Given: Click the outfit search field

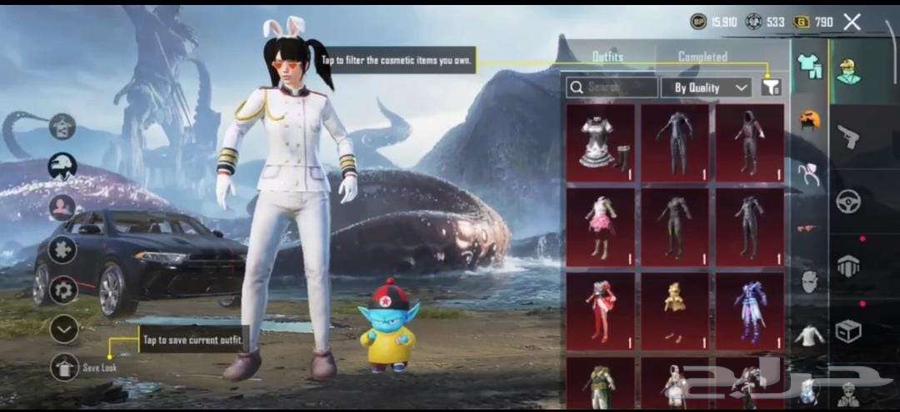Looking at the screenshot, I should pos(612,87).
